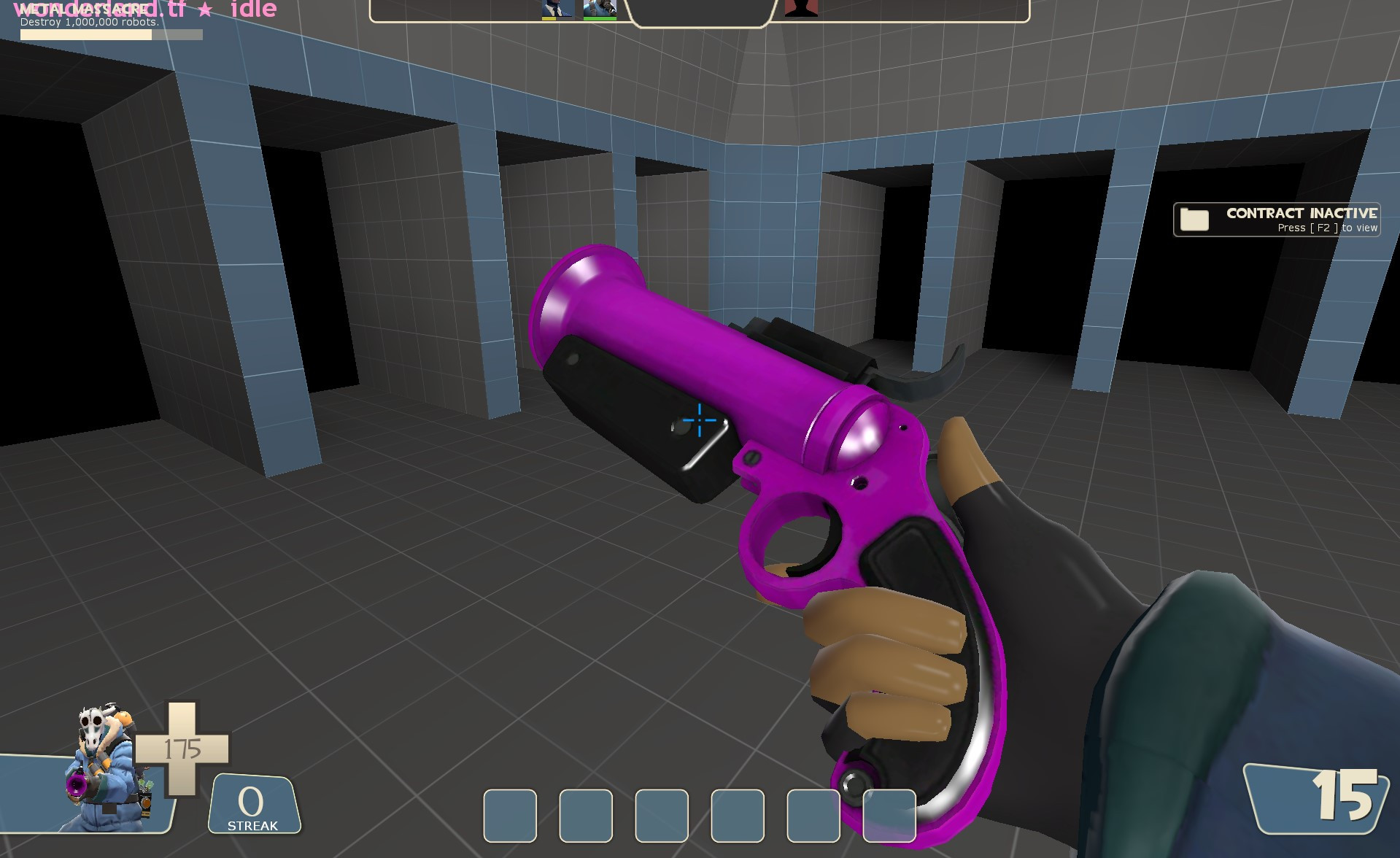The height and width of the screenshot is (858, 1400).
Task: Open the central scoreboard panel at top
Action: 699,11
